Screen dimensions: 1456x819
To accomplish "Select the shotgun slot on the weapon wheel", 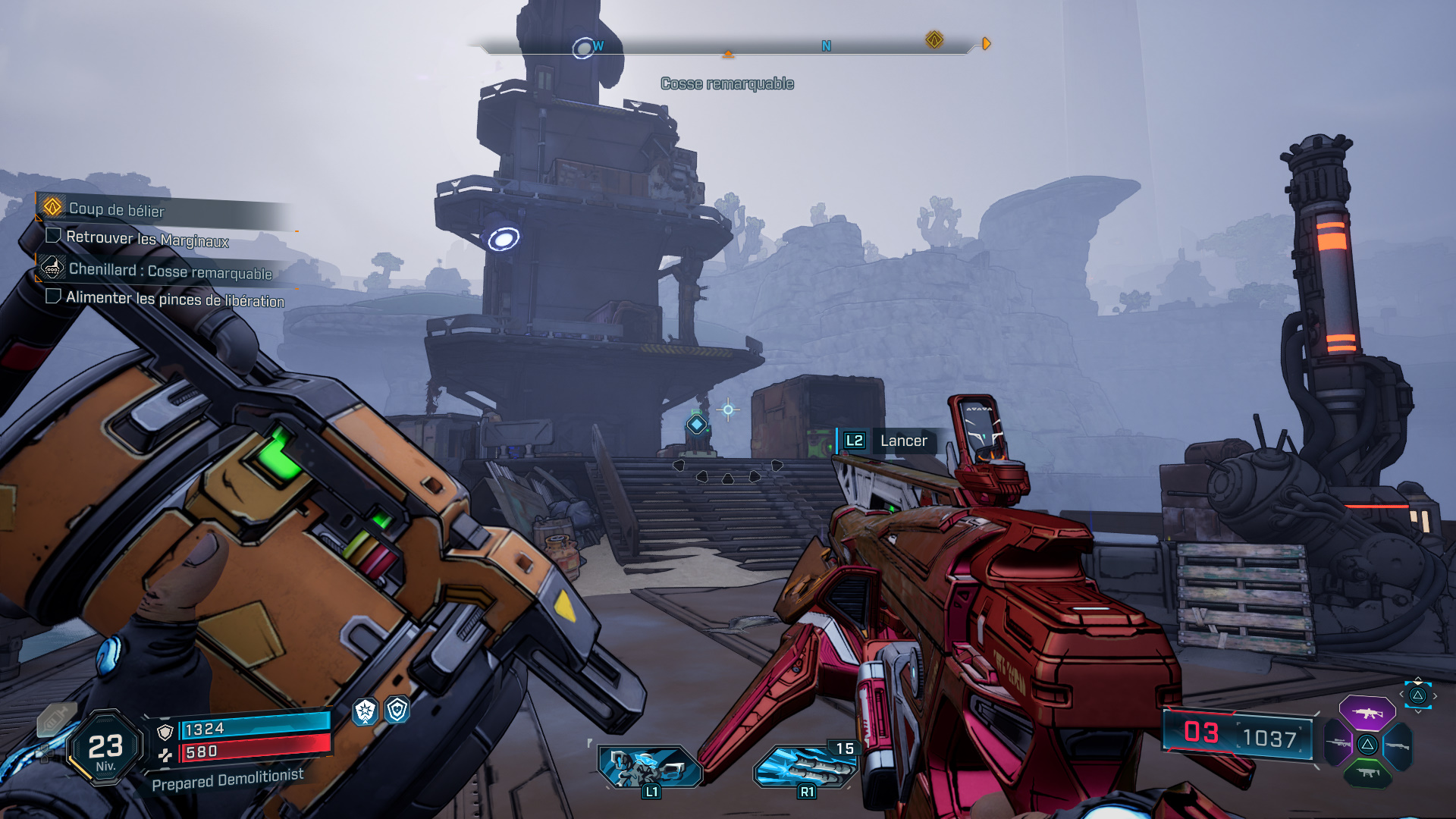I will click(x=1398, y=745).
